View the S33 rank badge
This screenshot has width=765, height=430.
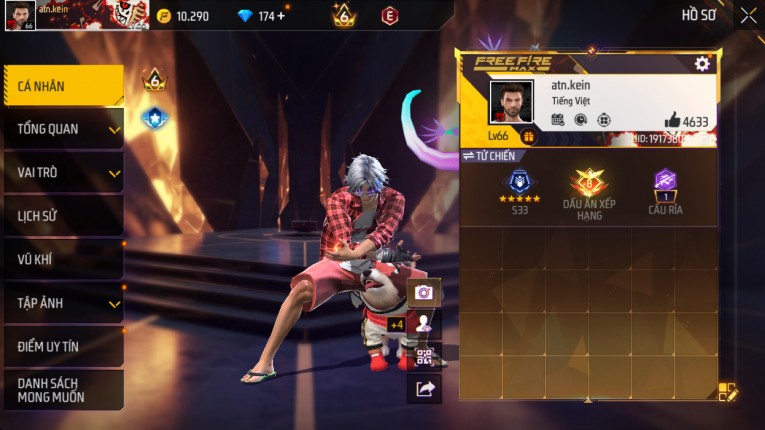[520, 190]
